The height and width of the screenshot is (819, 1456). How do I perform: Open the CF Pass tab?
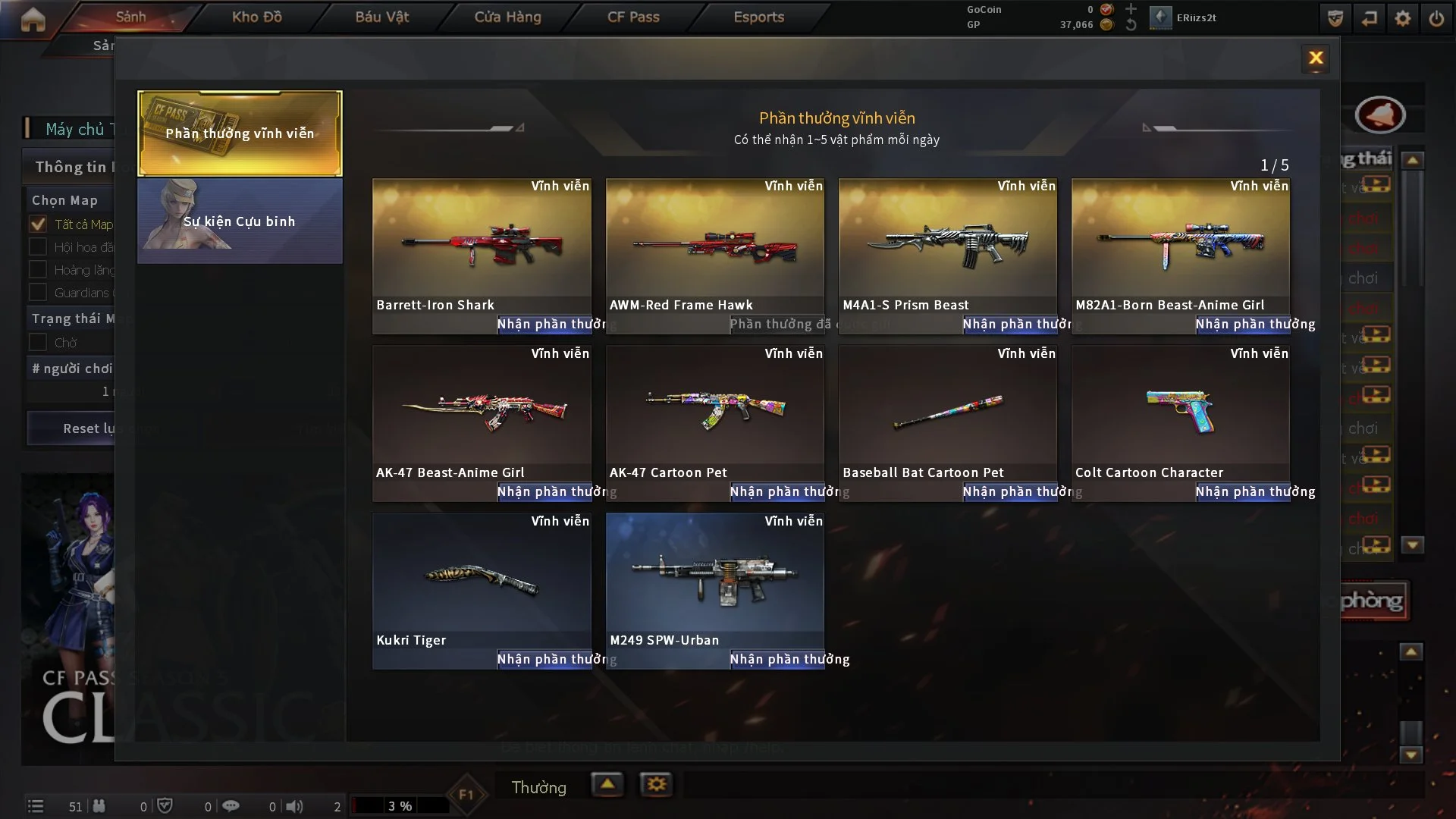[633, 17]
